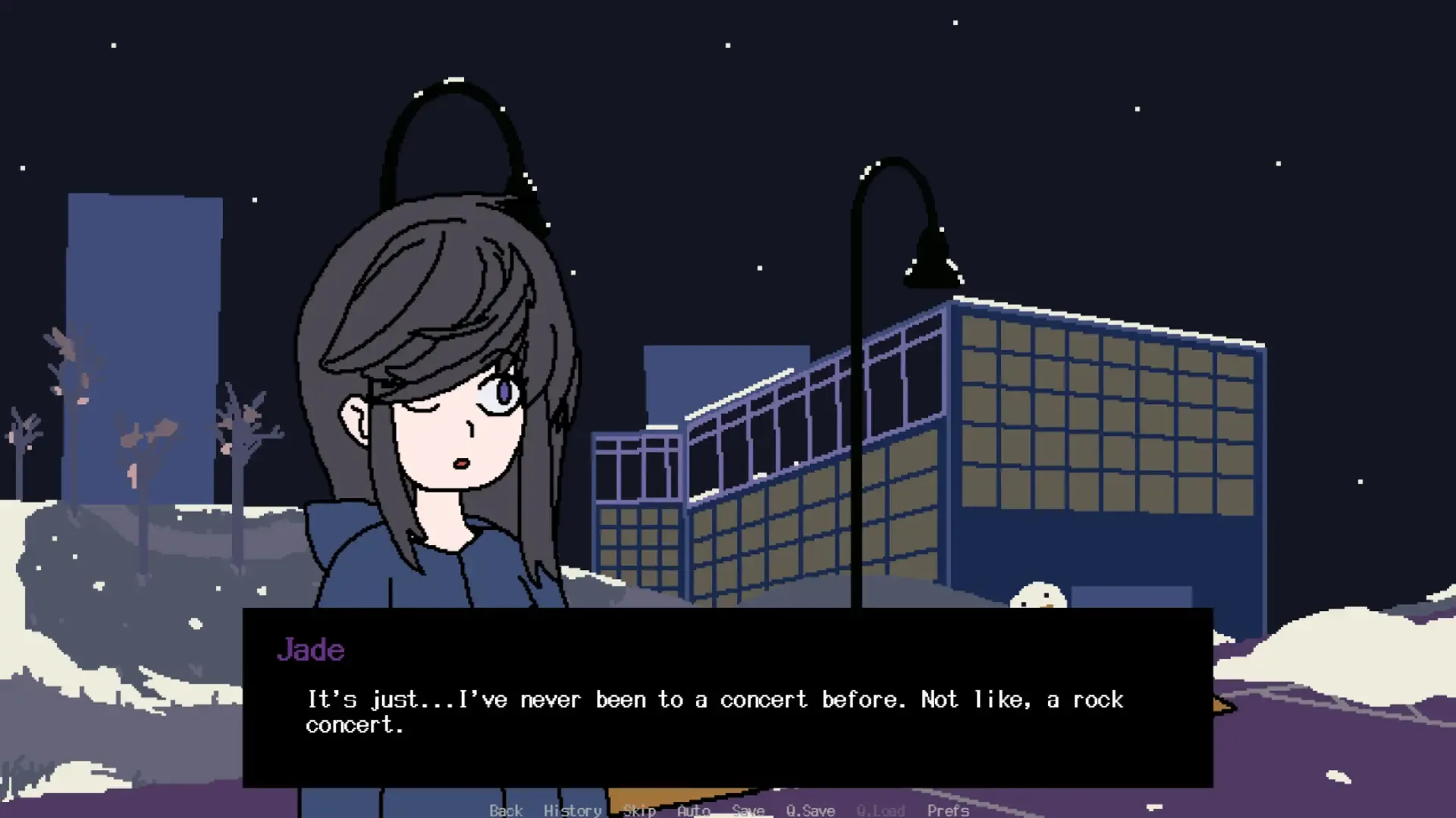The image size is (1456, 818).
Task: Click the line ending with 'rock concert.'
Action: pyautogui.click(x=713, y=699)
